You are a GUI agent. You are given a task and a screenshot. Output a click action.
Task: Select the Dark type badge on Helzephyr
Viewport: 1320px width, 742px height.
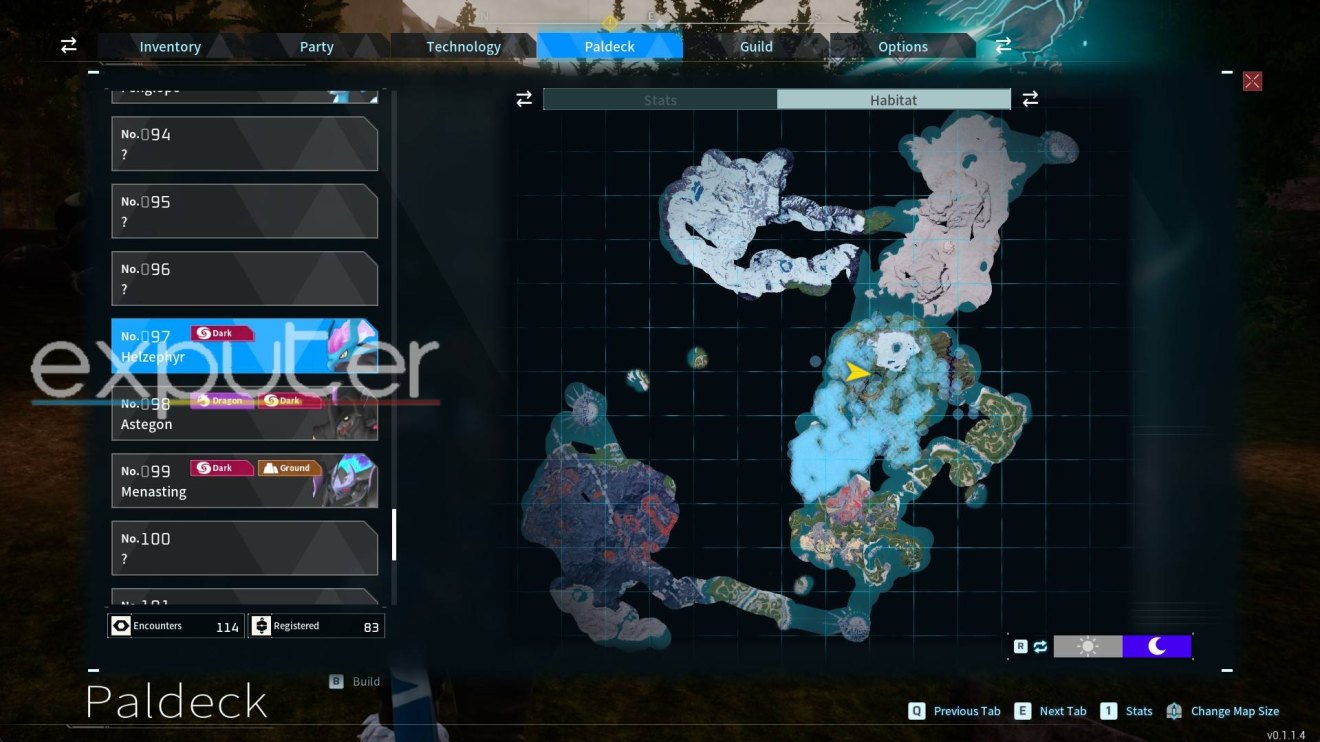click(221, 333)
